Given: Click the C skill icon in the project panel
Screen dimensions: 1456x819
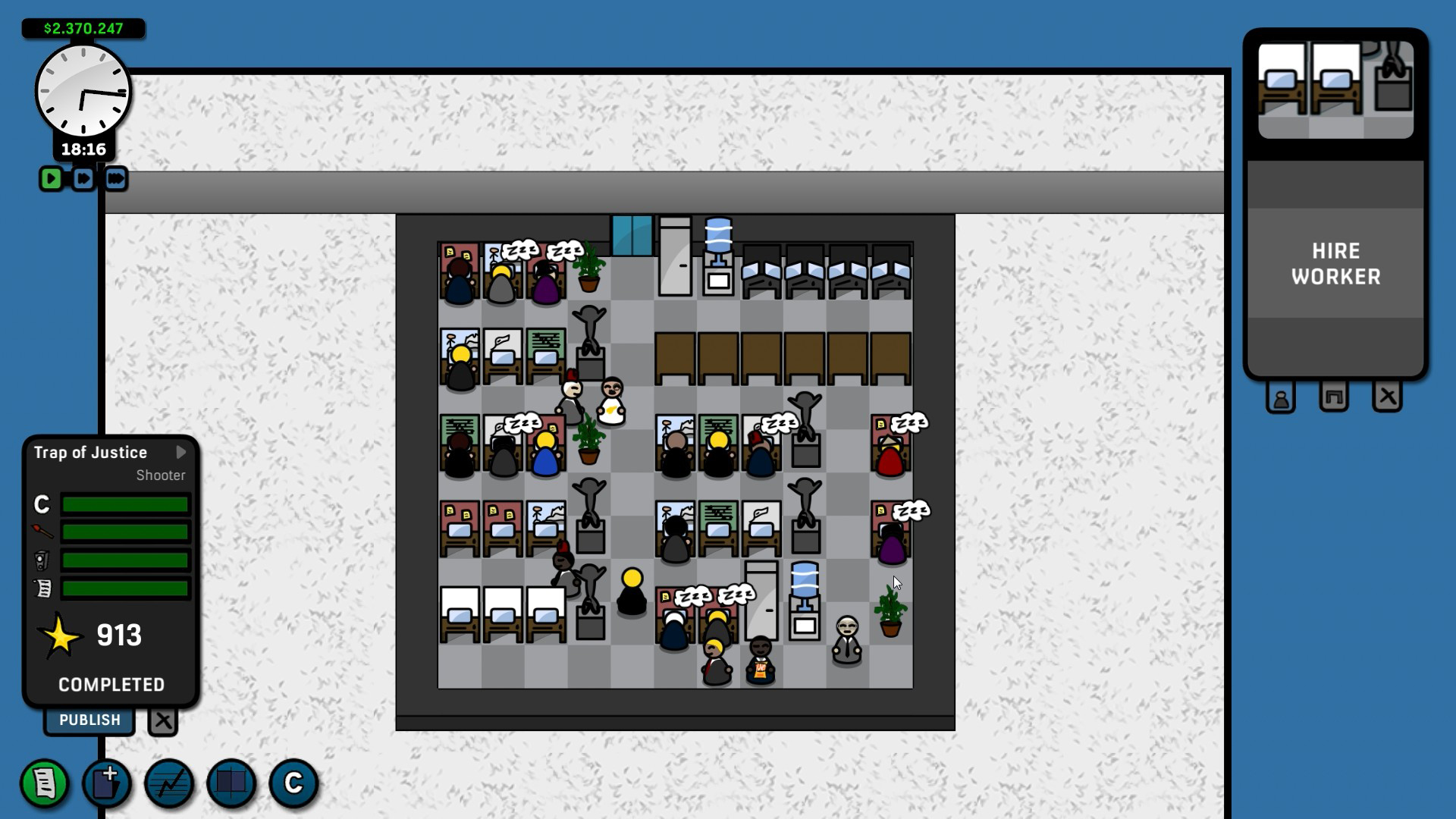Looking at the screenshot, I should pos(42,504).
